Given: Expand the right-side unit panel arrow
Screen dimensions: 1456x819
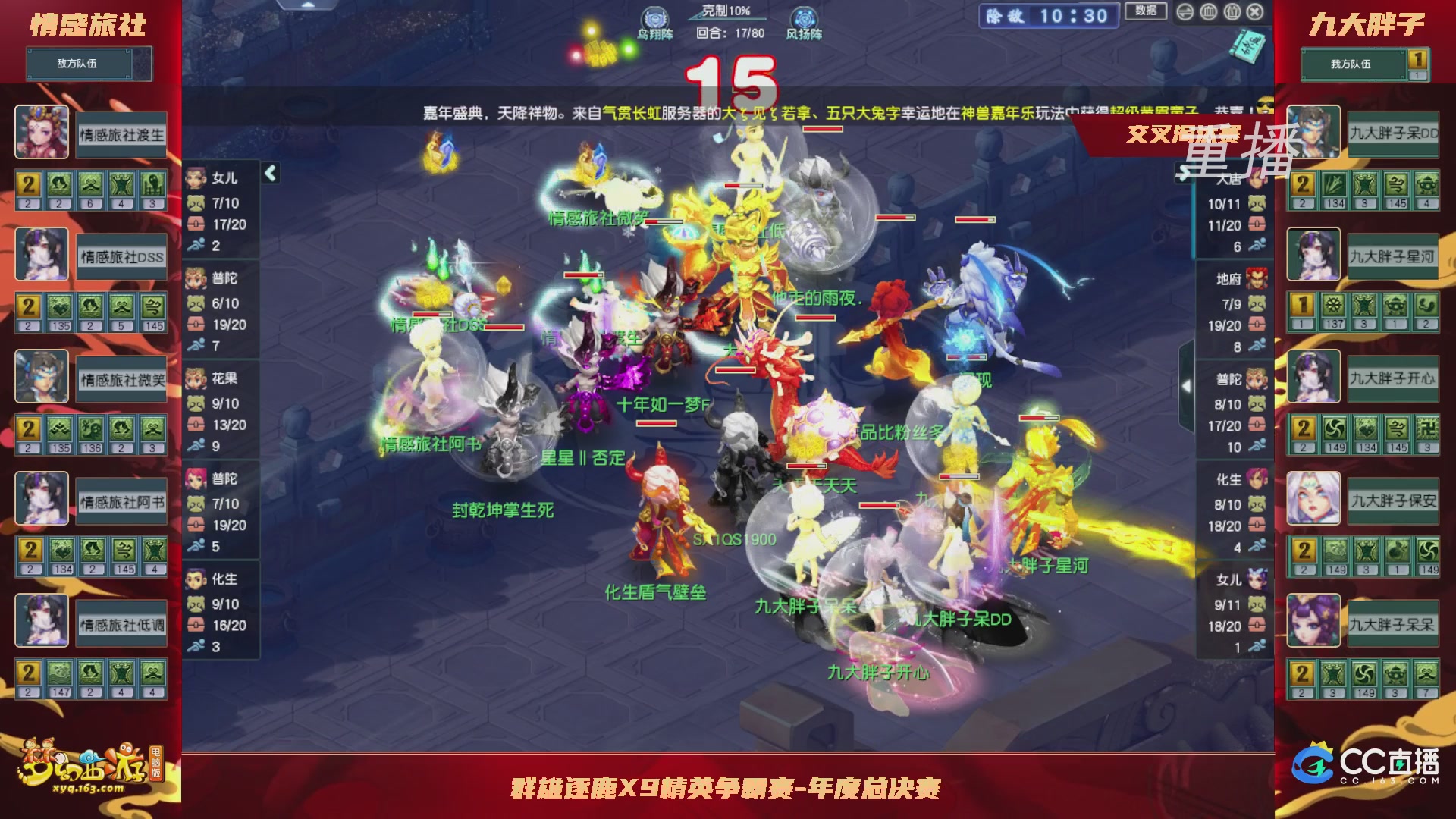Looking at the screenshot, I should [1185, 387].
